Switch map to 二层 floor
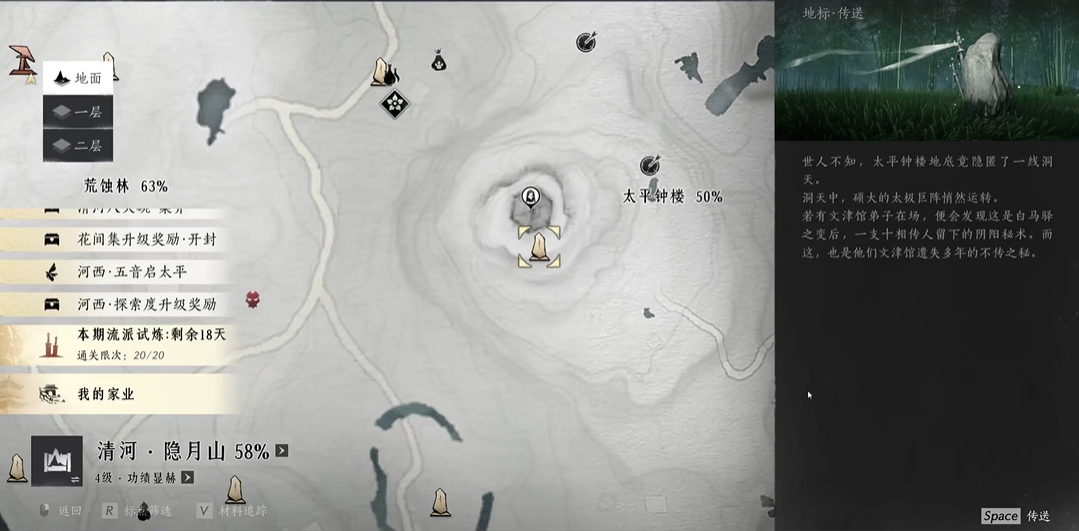The width and height of the screenshot is (1079, 531). 77,145
